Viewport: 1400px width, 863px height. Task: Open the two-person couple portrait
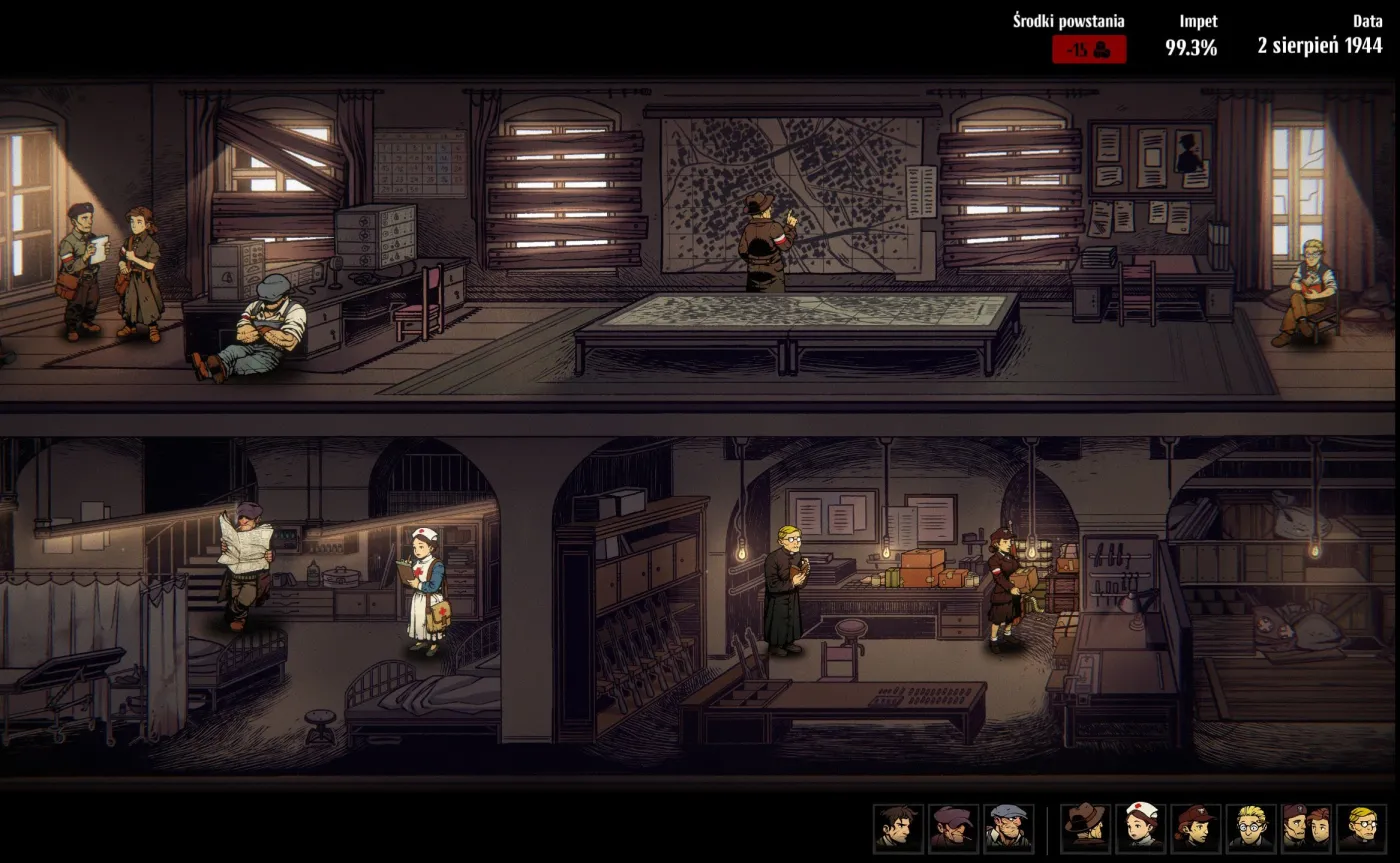tap(1305, 827)
